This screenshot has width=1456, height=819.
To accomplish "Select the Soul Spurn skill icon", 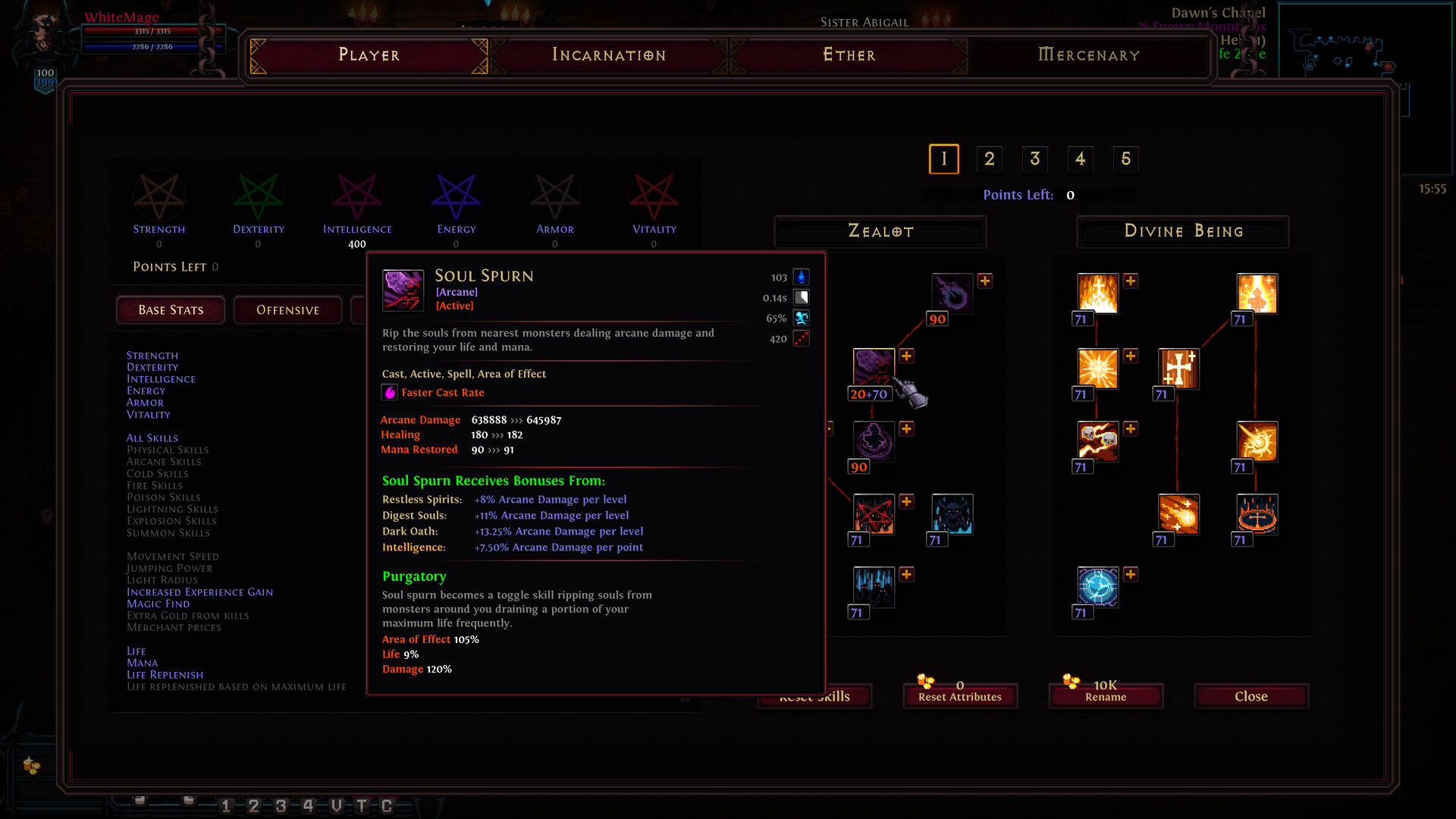I will coord(874,368).
